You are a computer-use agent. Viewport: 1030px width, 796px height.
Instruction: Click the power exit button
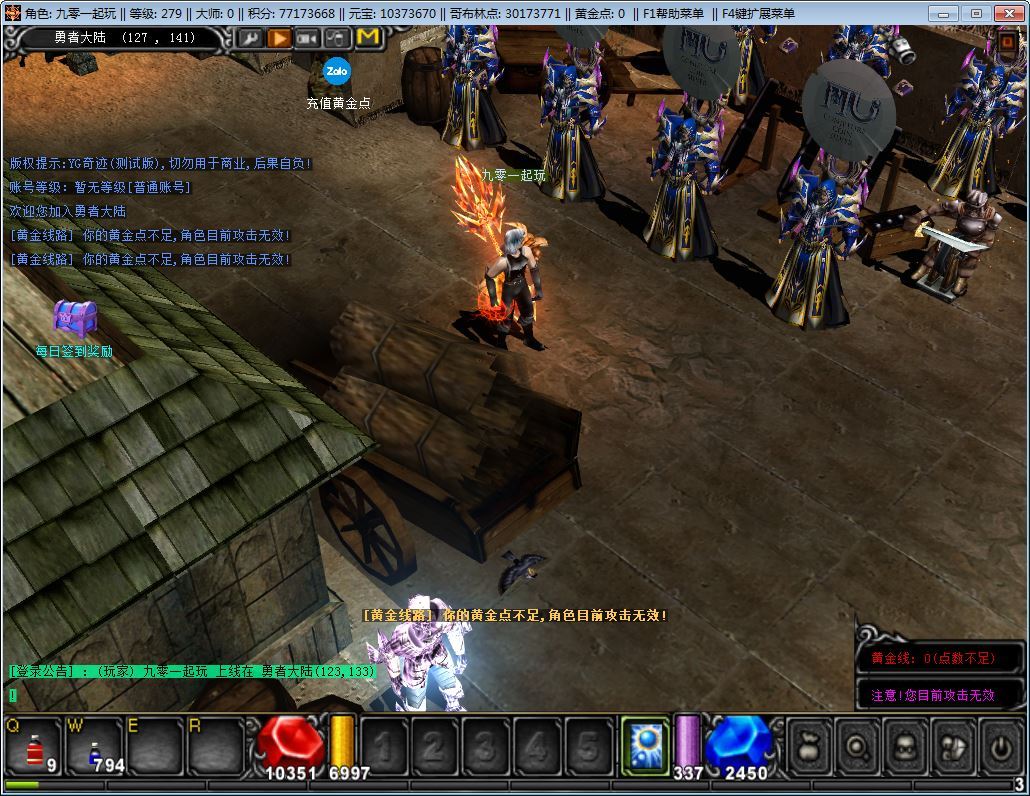[x=1001, y=746]
